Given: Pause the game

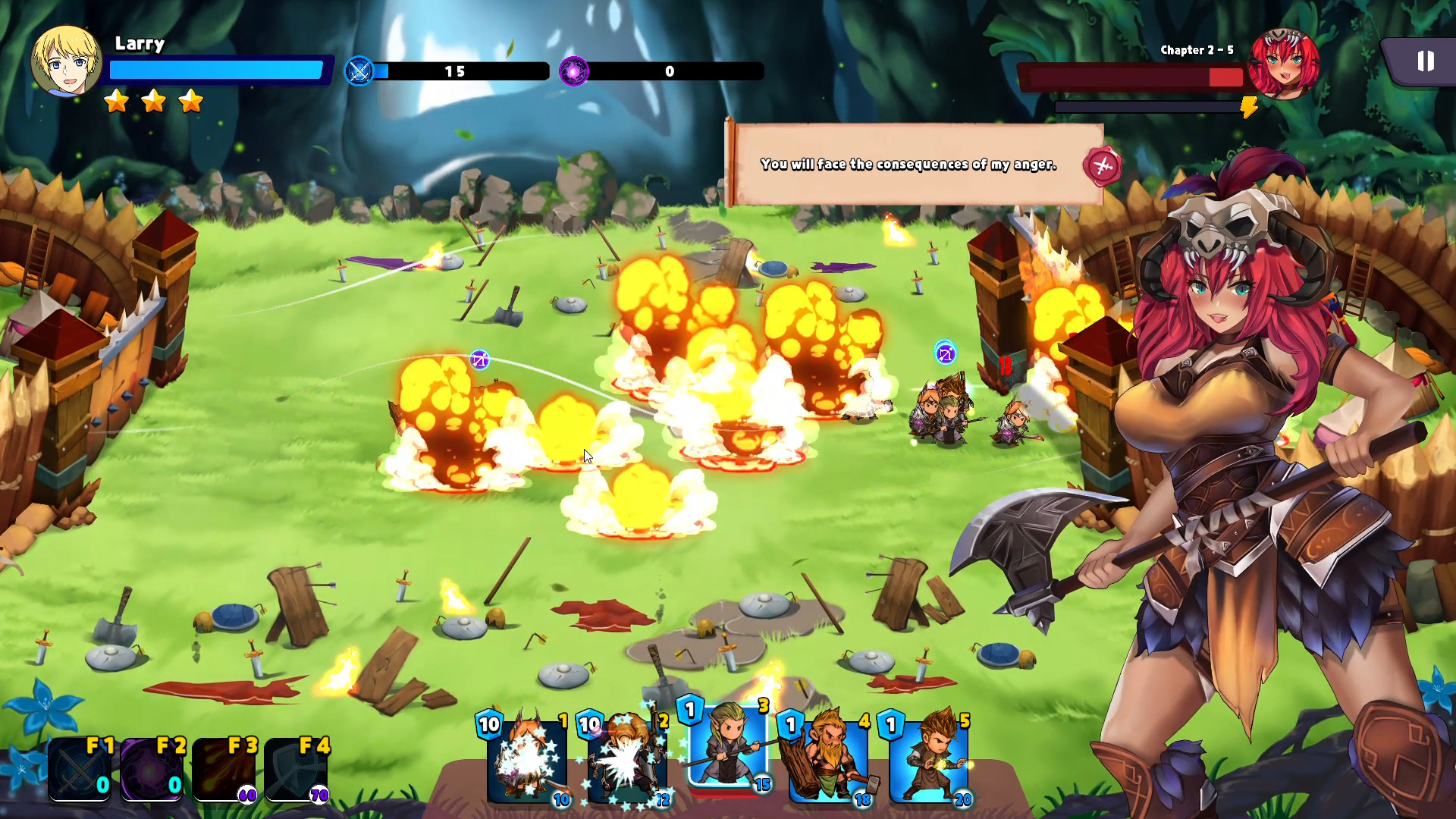Looking at the screenshot, I should (x=1425, y=61).
